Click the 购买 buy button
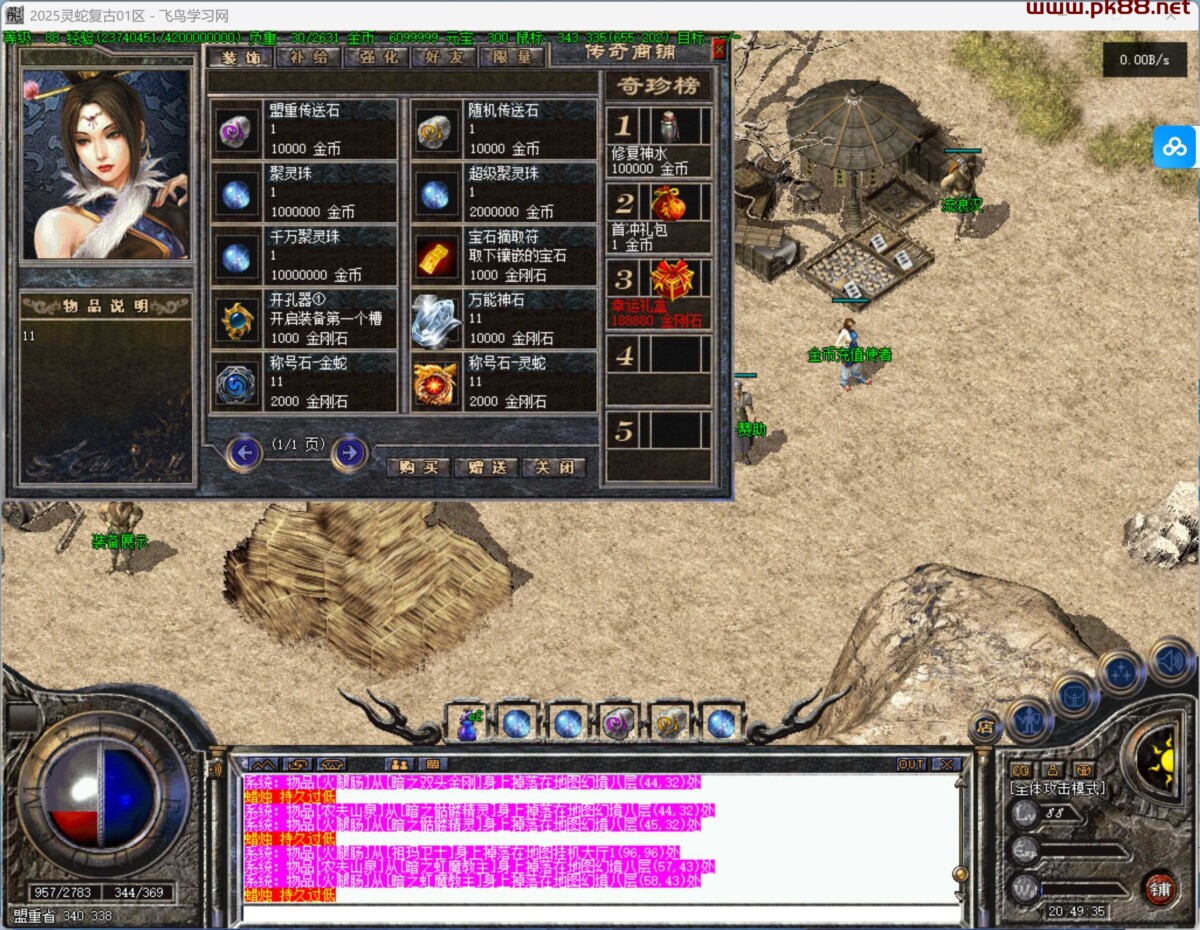 418,467
